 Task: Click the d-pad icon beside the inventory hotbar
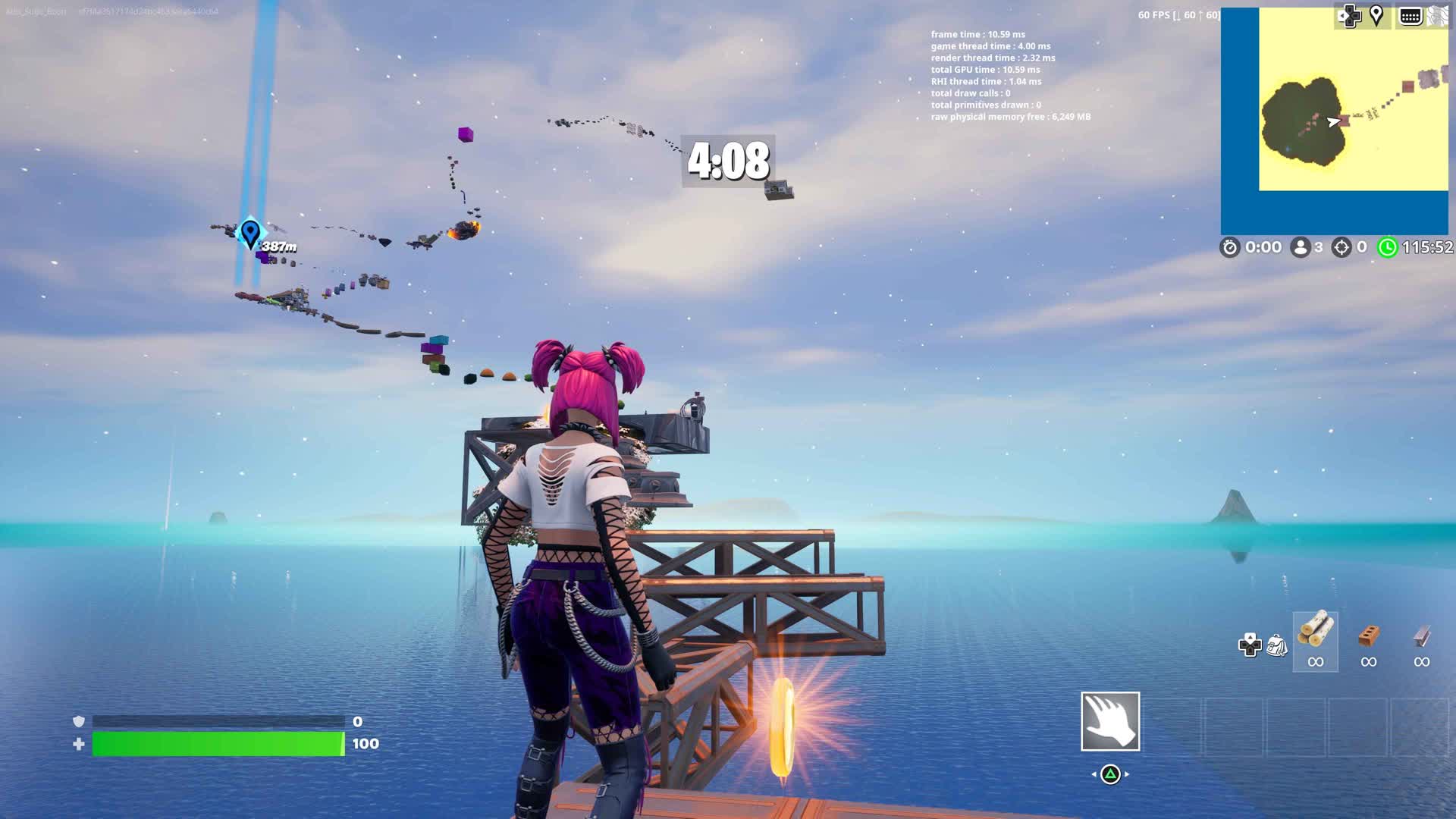pyautogui.click(x=1250, y=645)
